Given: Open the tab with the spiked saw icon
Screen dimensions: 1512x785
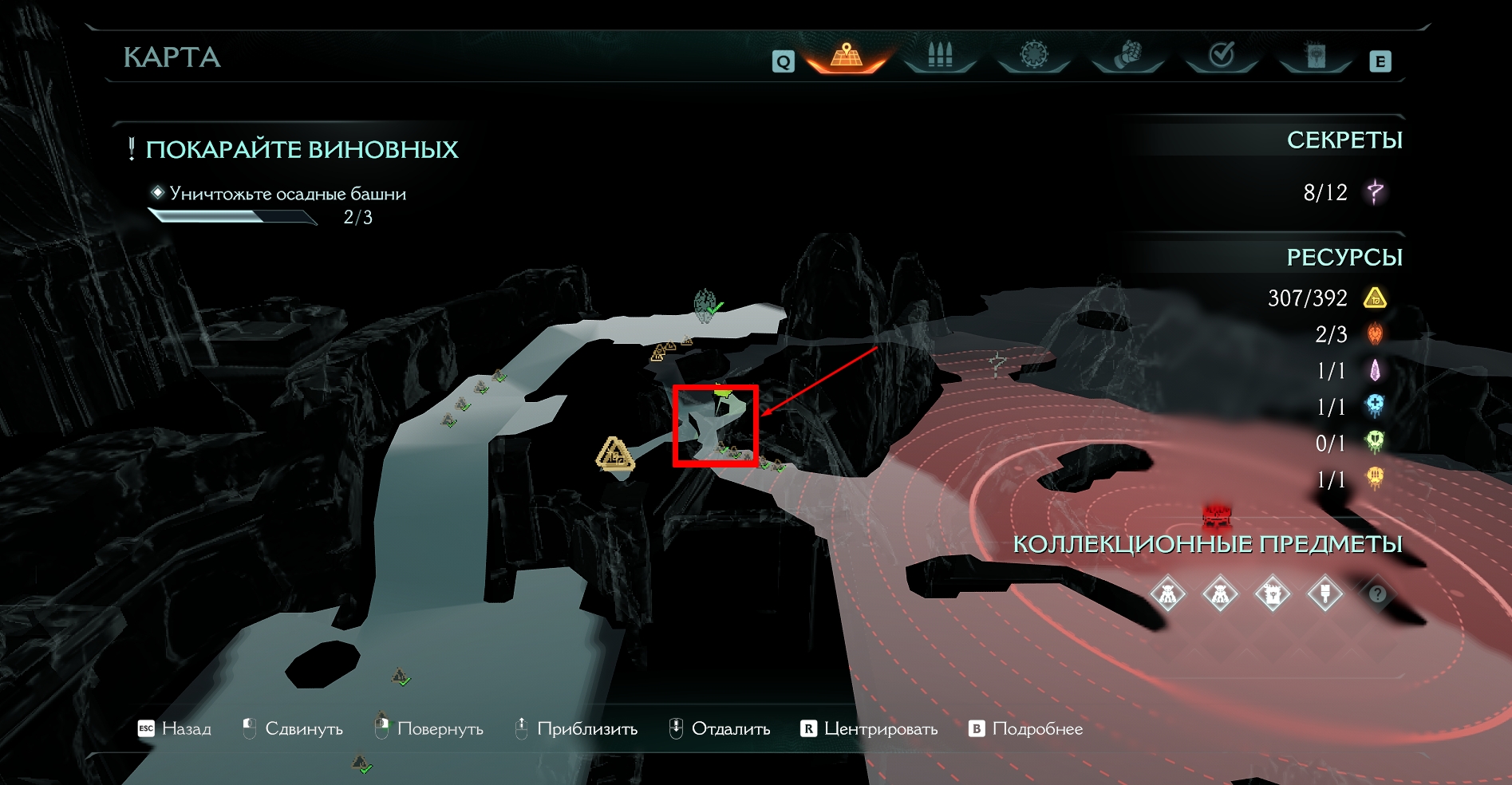Looking at the screenshot, I should [x=1033, y=56].
